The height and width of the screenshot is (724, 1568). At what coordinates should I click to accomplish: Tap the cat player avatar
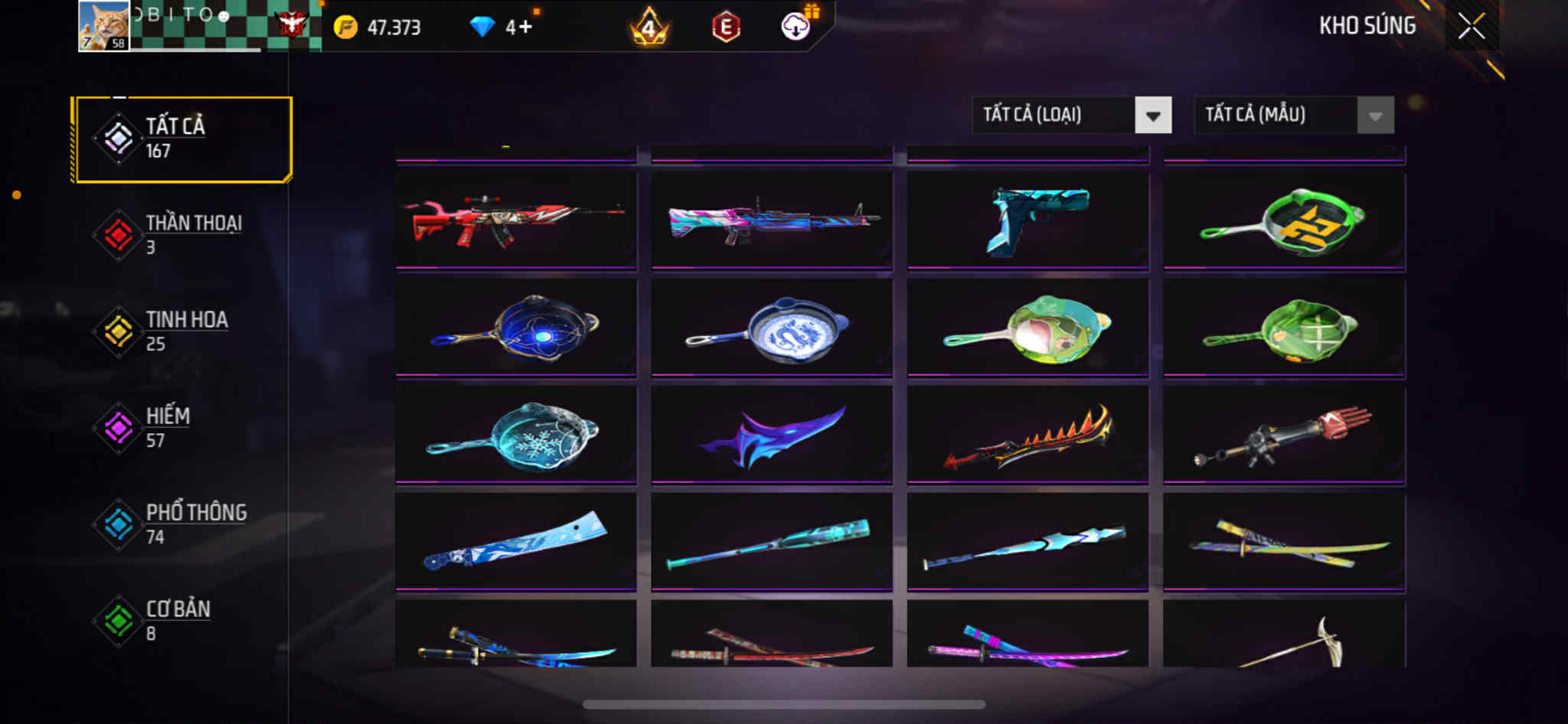click(103, 25)
